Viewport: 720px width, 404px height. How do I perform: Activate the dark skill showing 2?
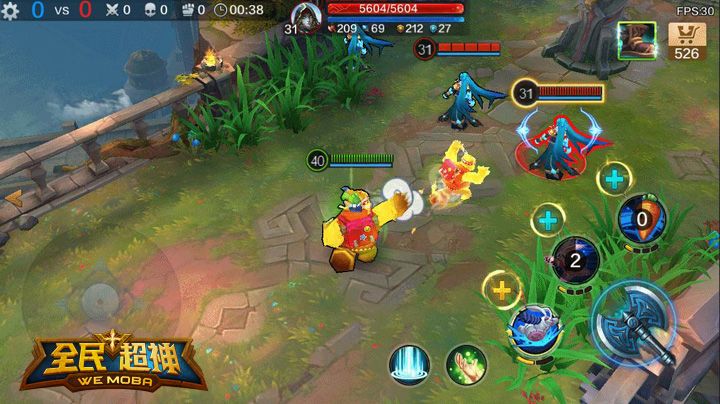coord(574,260)
